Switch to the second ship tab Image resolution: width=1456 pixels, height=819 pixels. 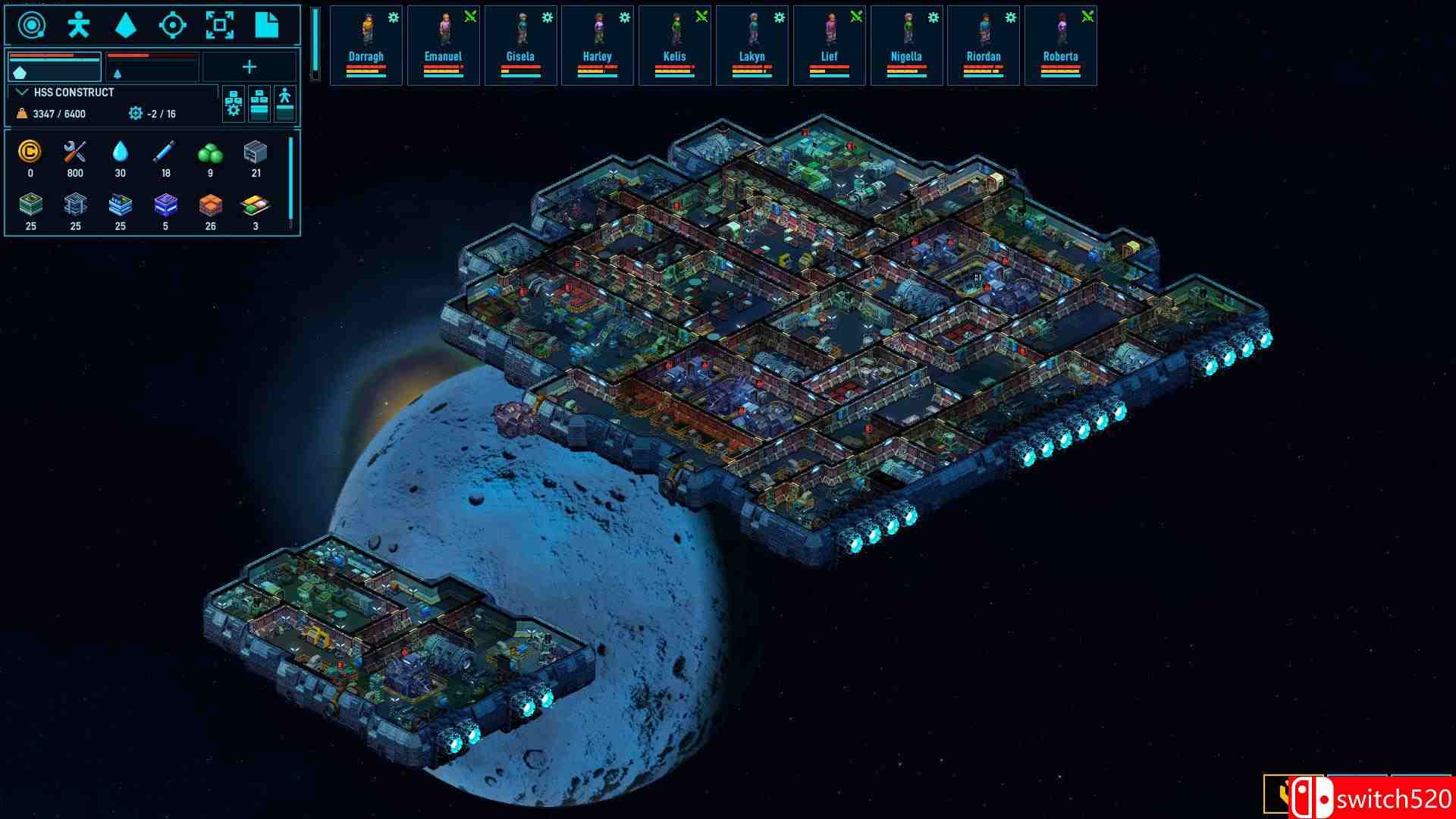(152, 67)
